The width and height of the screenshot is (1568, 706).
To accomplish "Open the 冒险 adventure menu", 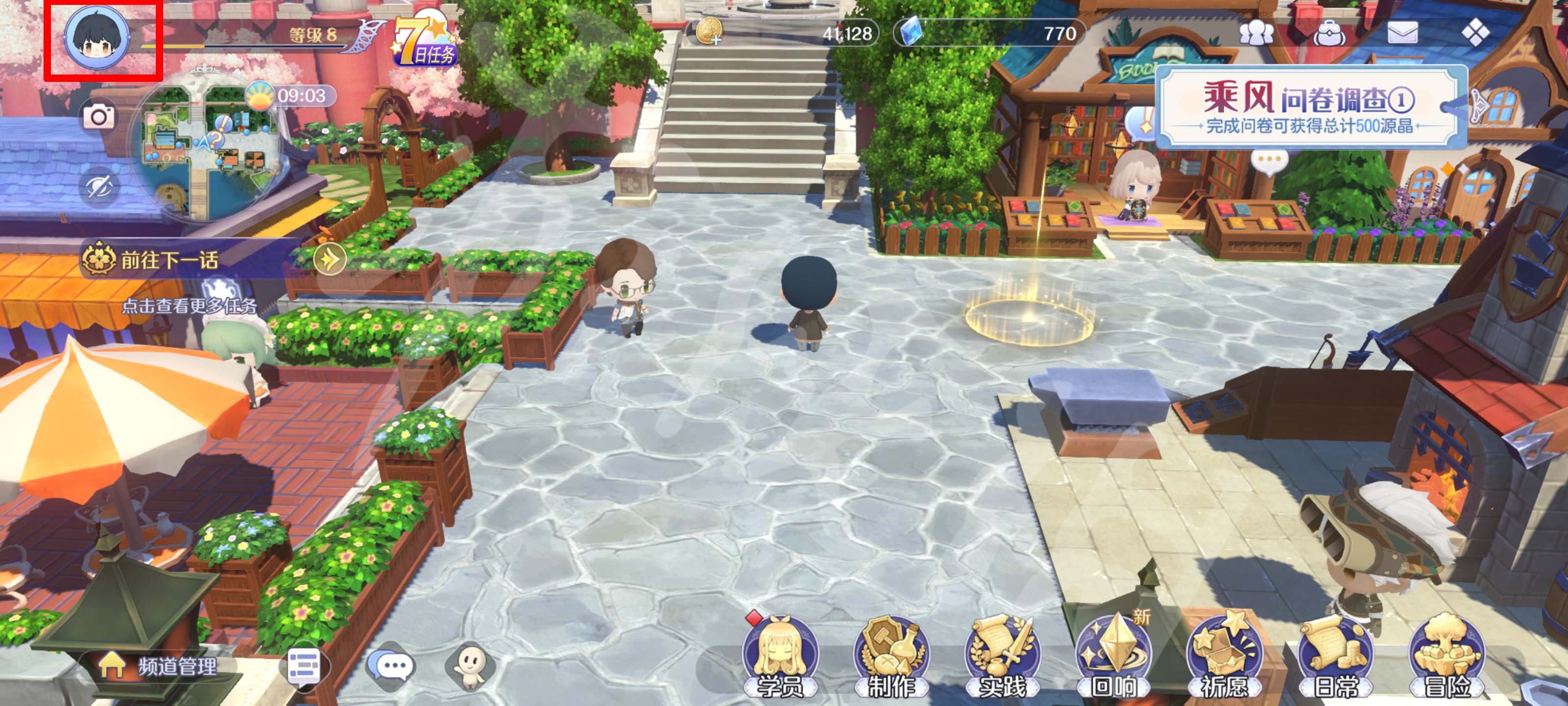I will pyautogui.click(x=1446, y=658).
